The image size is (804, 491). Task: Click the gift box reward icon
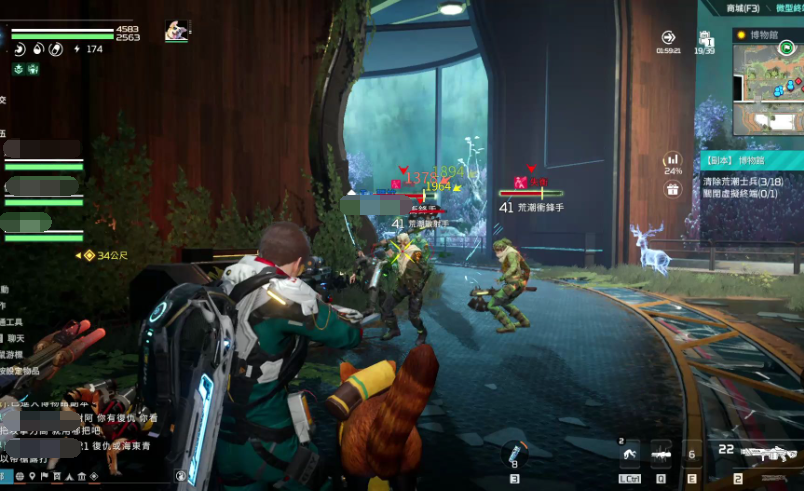coord(672,189)
